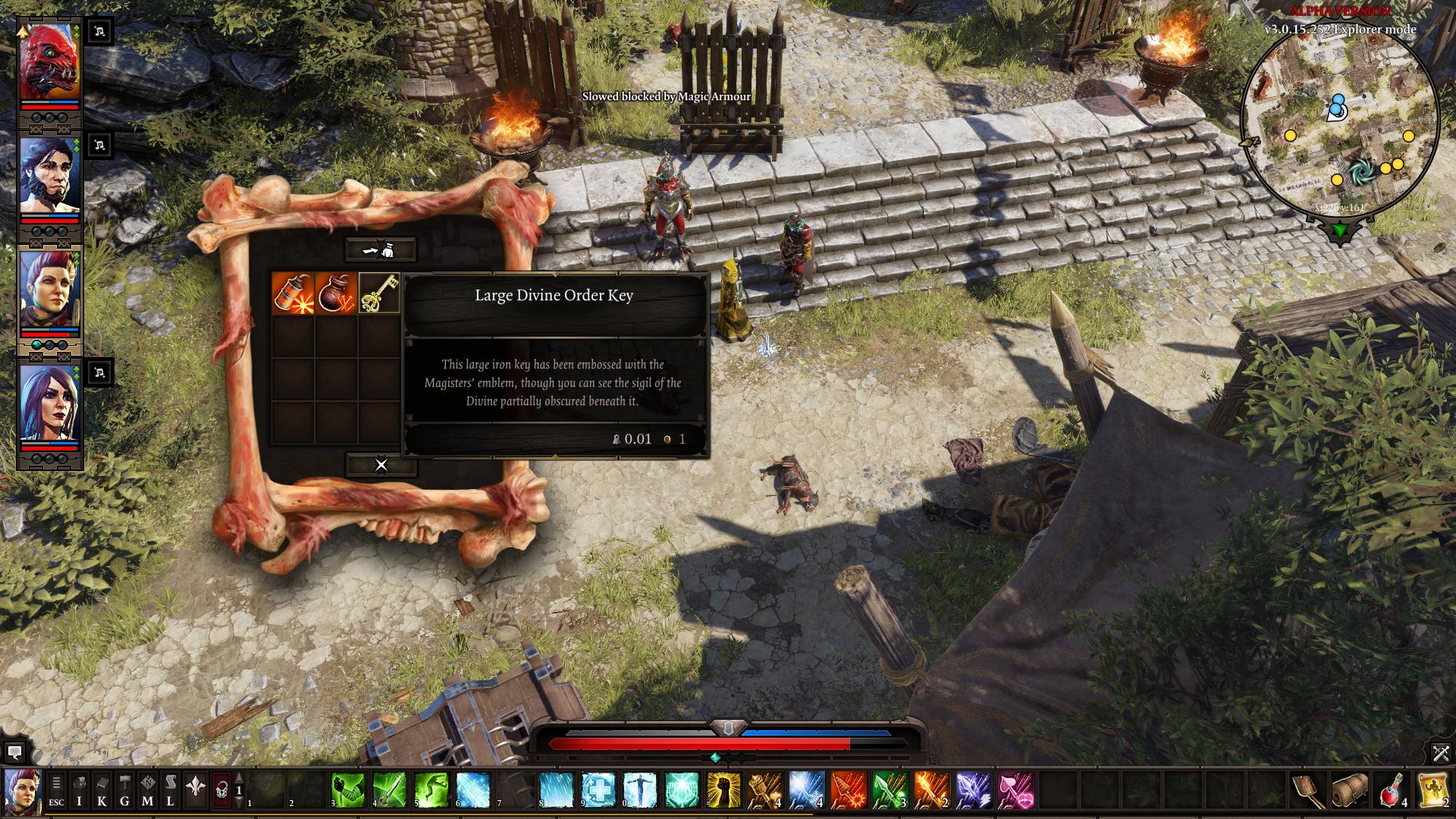This screenshot has height=819, width=1456.
Task: Open the ESC game menu button
Action: (x=57, y=789)
